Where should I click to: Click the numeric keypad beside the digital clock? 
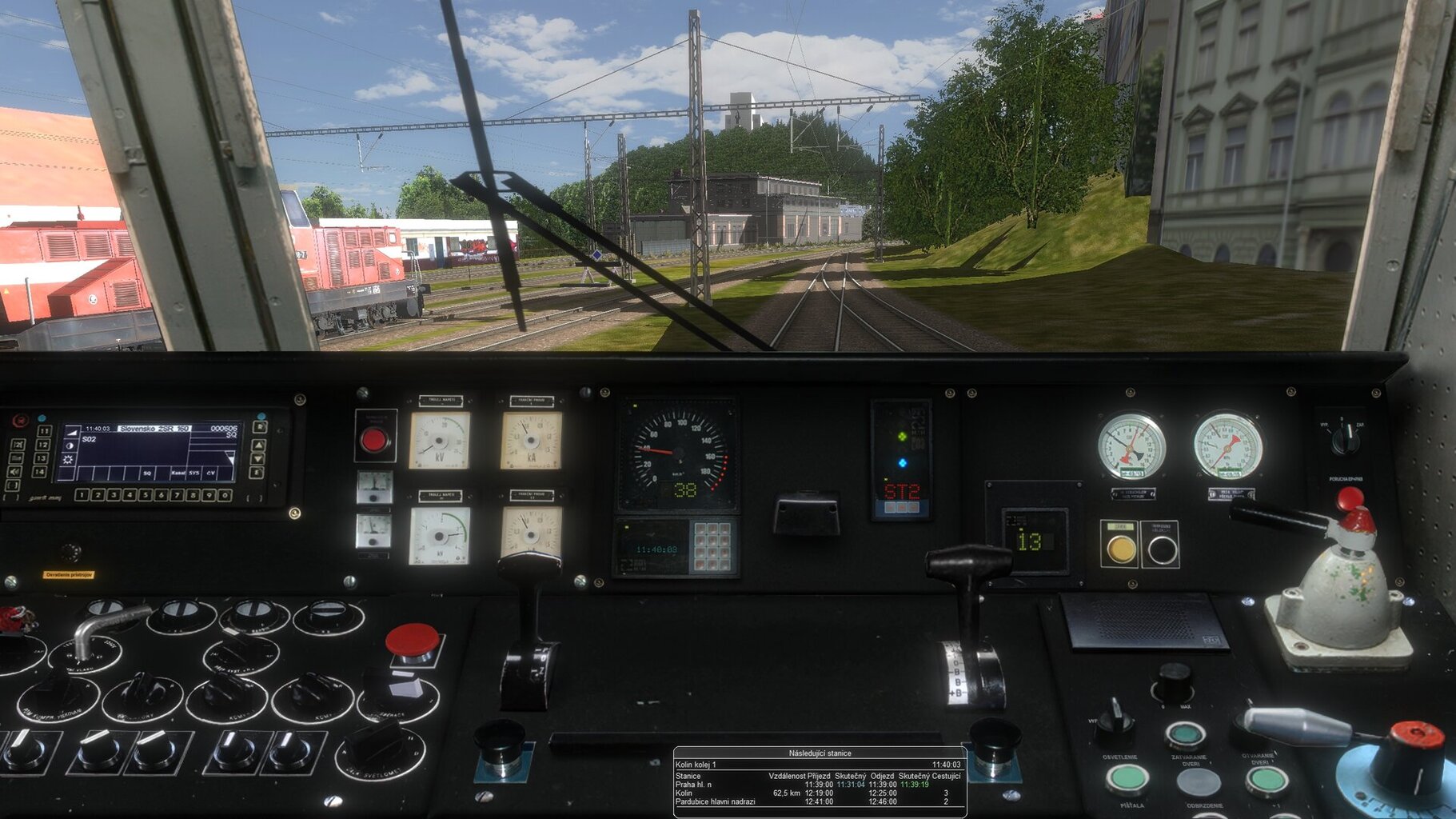click(x=712, y=546)
